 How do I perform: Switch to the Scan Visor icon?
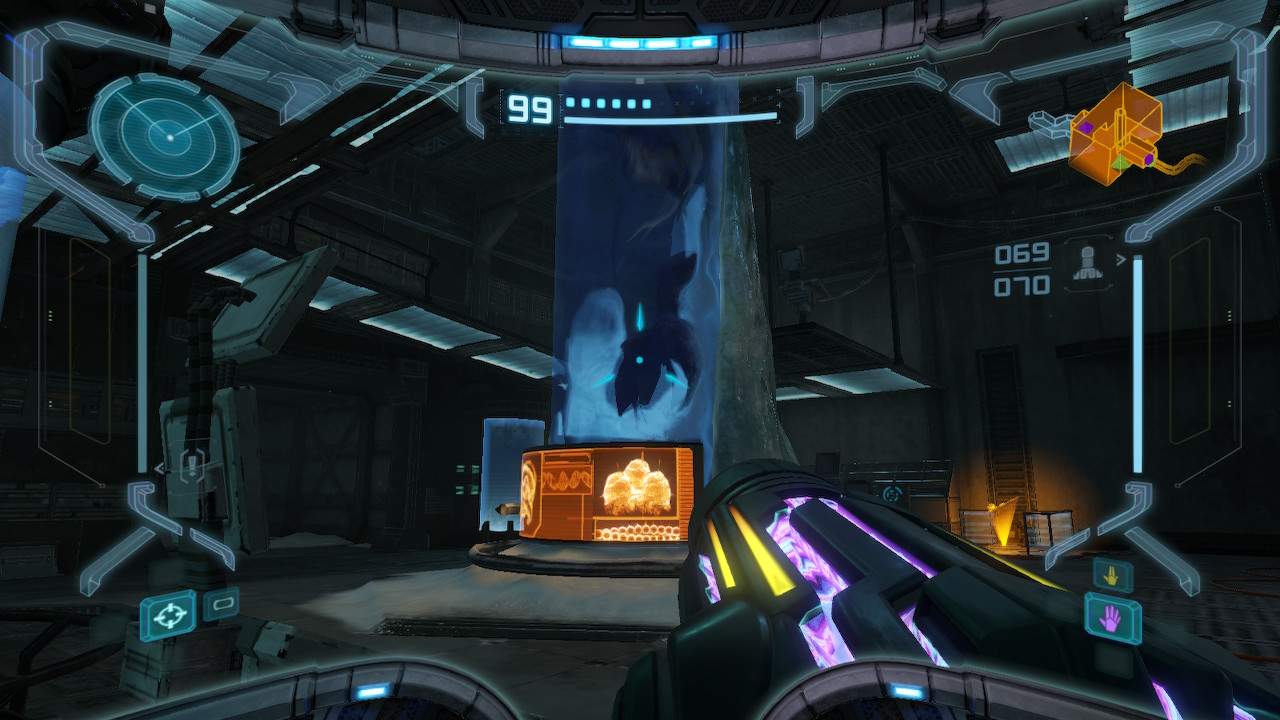(x=220, y=604)
